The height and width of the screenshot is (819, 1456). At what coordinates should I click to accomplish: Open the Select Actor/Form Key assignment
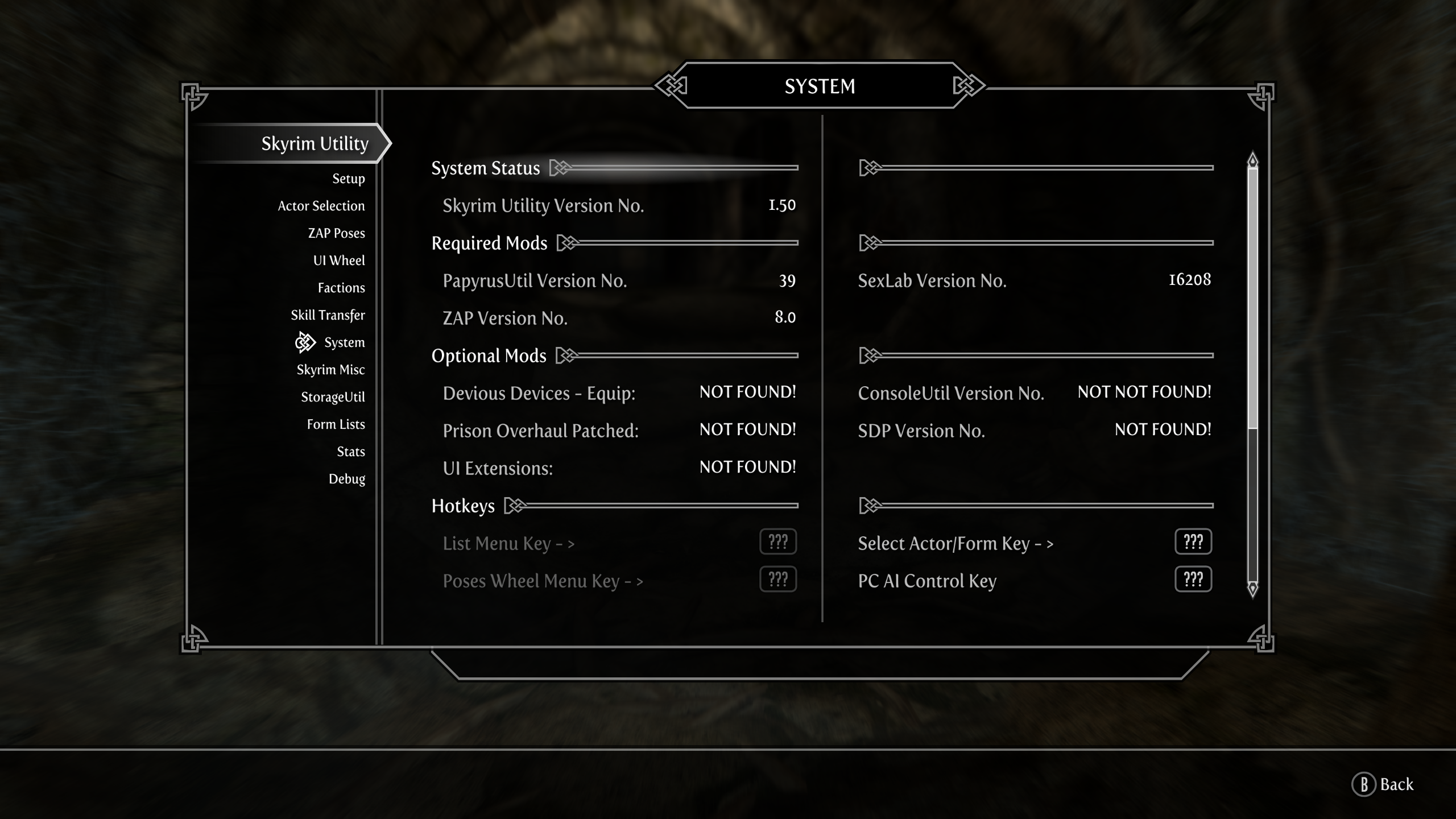[1193, 542]
